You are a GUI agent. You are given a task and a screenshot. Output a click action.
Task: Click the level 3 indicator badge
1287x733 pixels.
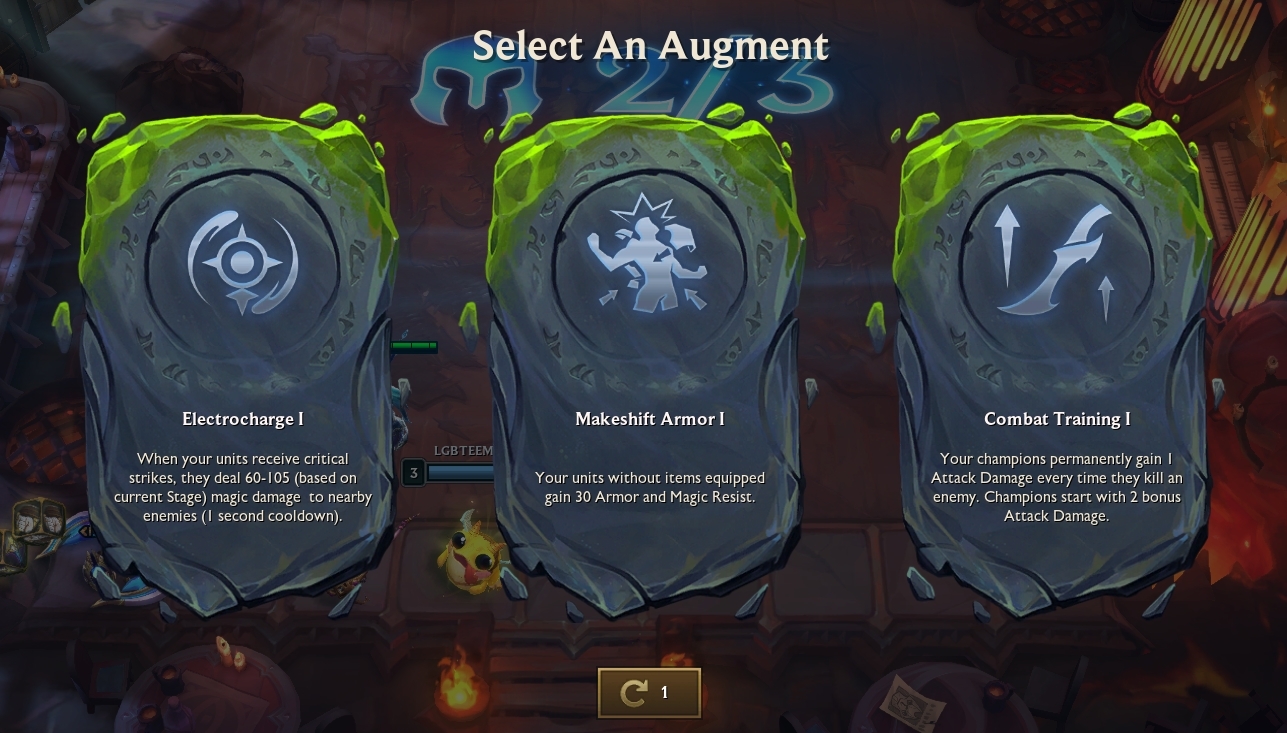tap(413, 472)
